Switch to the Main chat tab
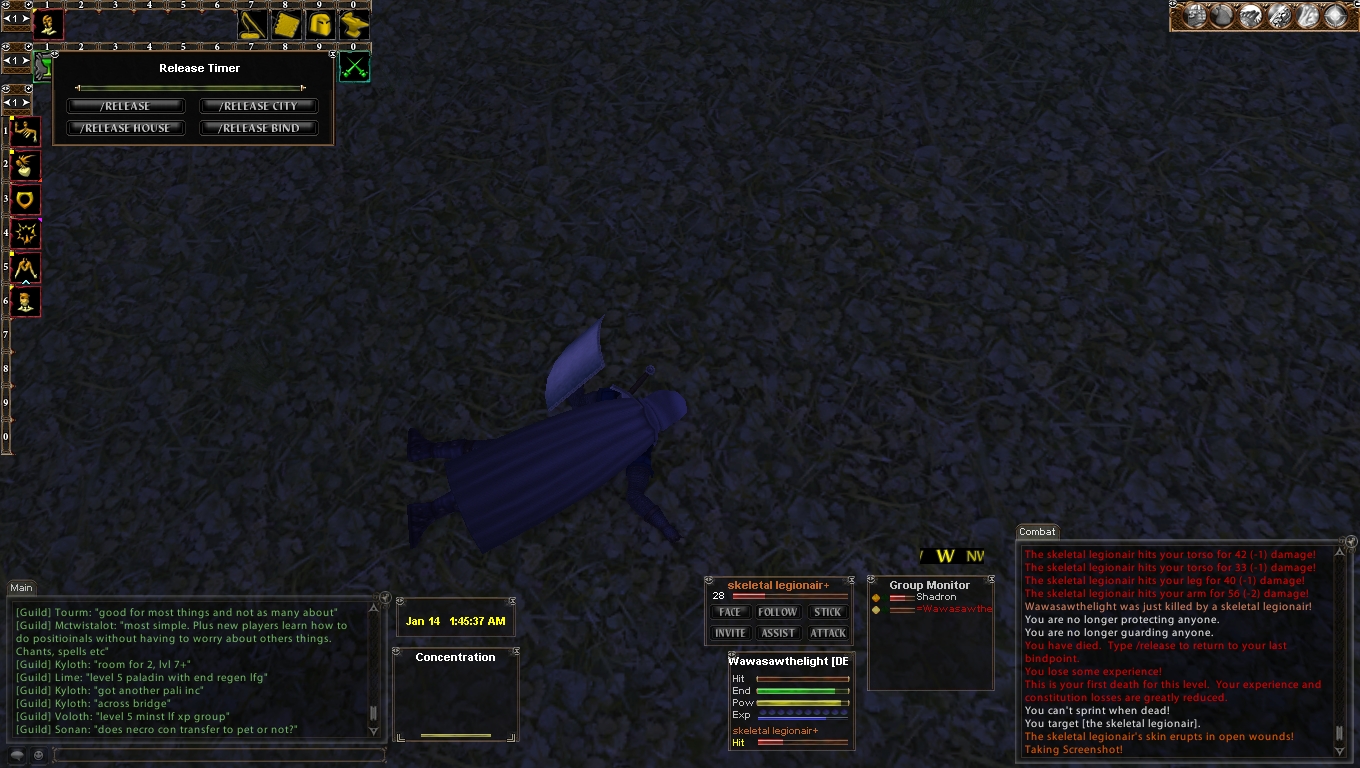The width and height of the screenshot is (1360, 768). pyautogui.click(x=21, y=588)
